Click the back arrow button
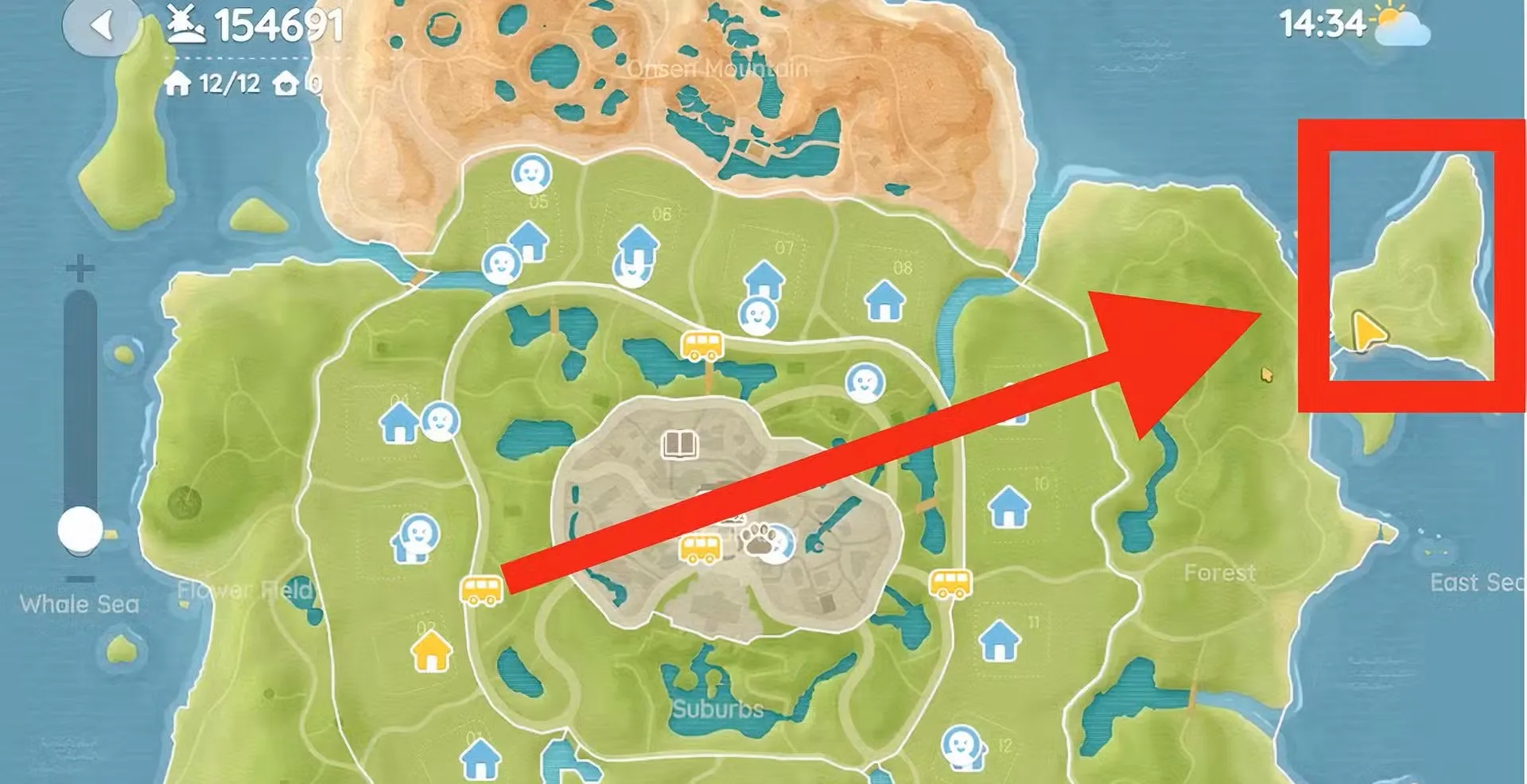 (101, 24)
